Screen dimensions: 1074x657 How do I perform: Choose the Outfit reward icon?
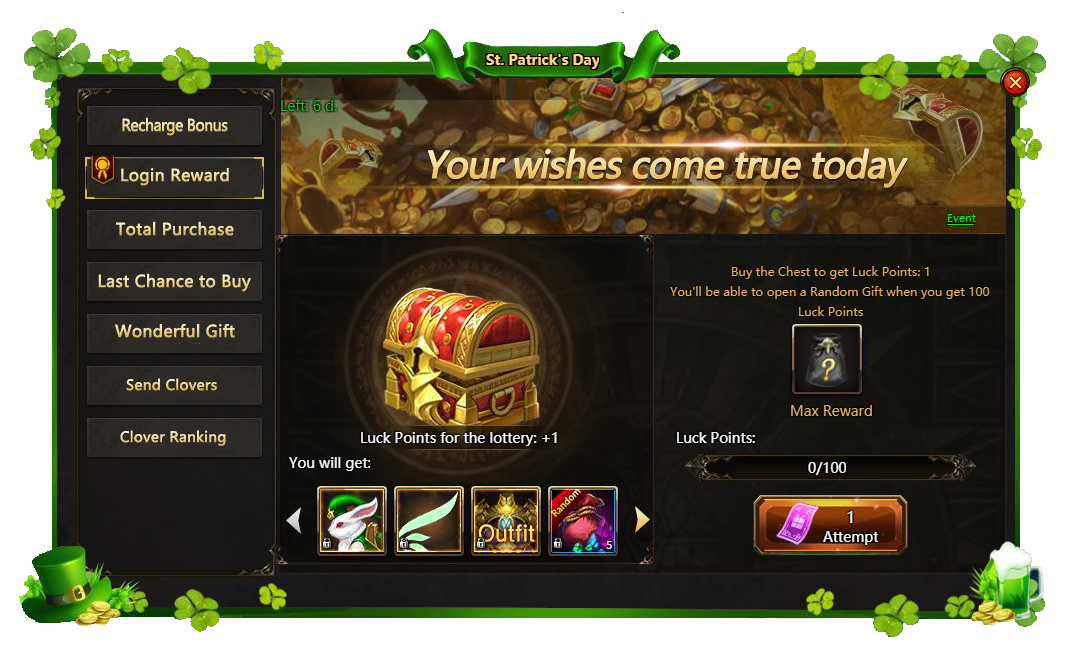tap(506, 520)
